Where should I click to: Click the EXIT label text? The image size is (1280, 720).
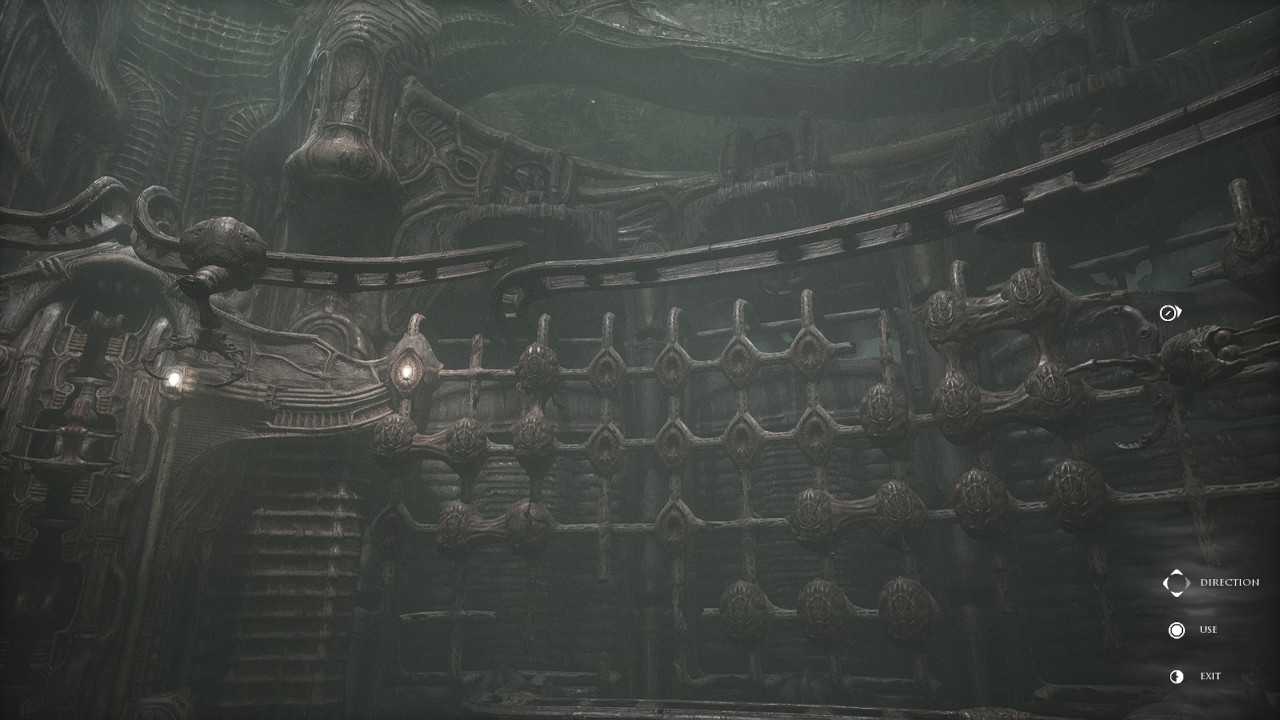1211,675
